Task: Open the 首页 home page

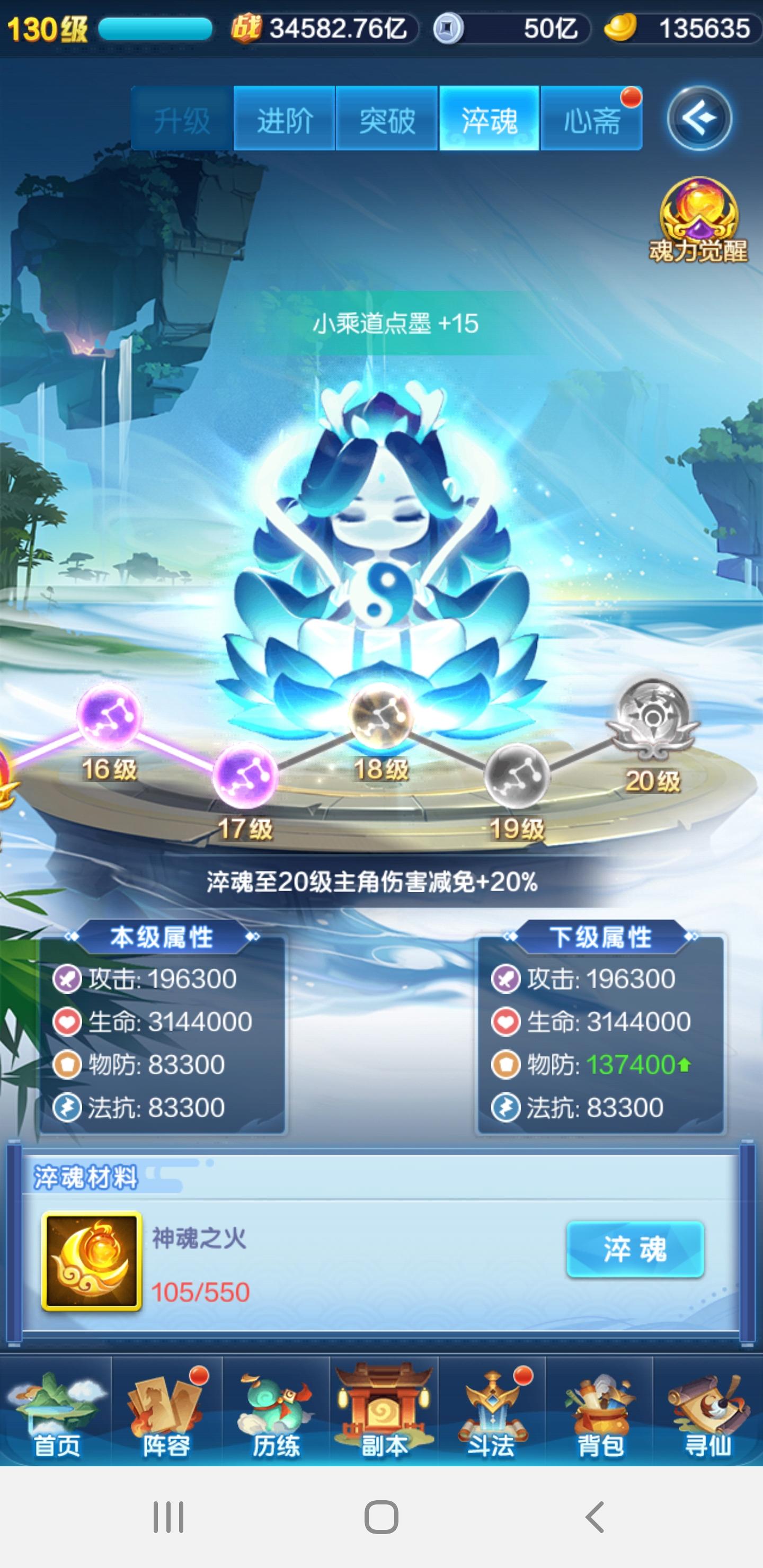Action: [58, 1412]
